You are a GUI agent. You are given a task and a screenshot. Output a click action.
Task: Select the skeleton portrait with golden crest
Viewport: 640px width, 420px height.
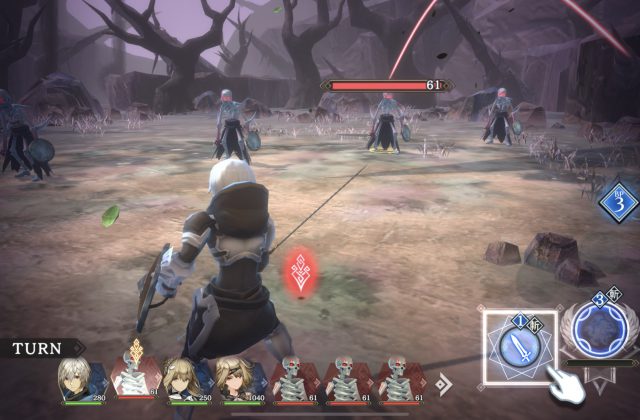click(134, 378)
